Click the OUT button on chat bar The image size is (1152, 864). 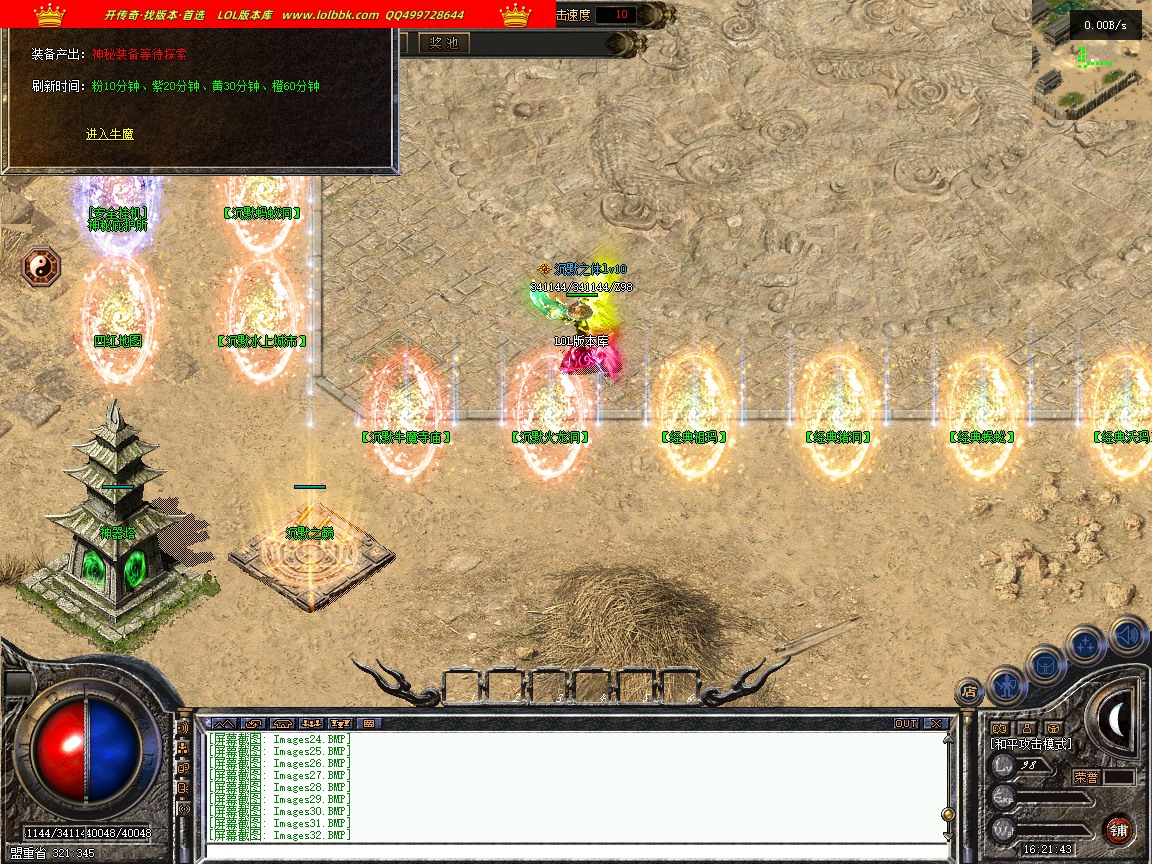[x=906, y=723]
